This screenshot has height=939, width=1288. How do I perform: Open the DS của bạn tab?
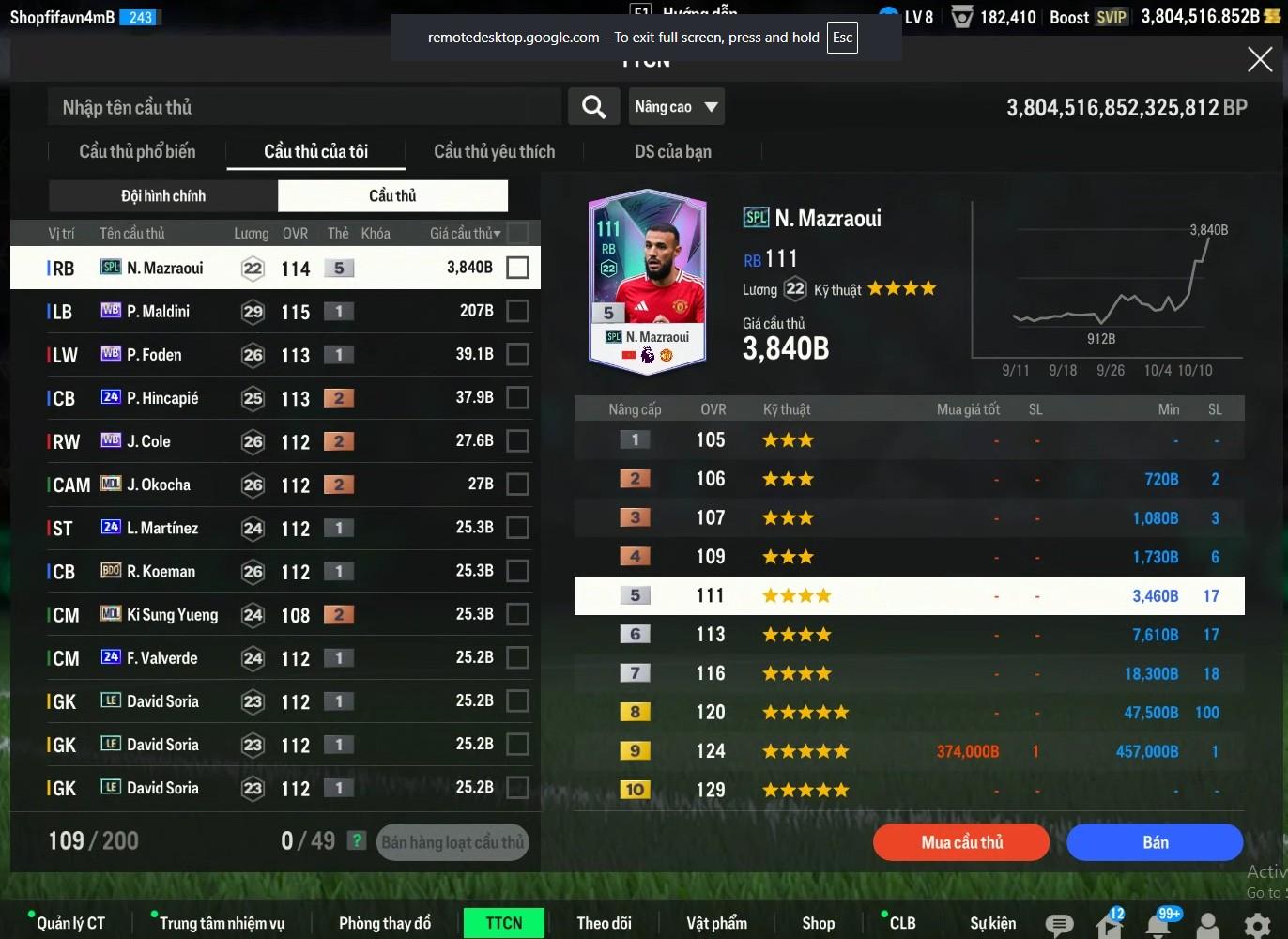click(672, 151)
